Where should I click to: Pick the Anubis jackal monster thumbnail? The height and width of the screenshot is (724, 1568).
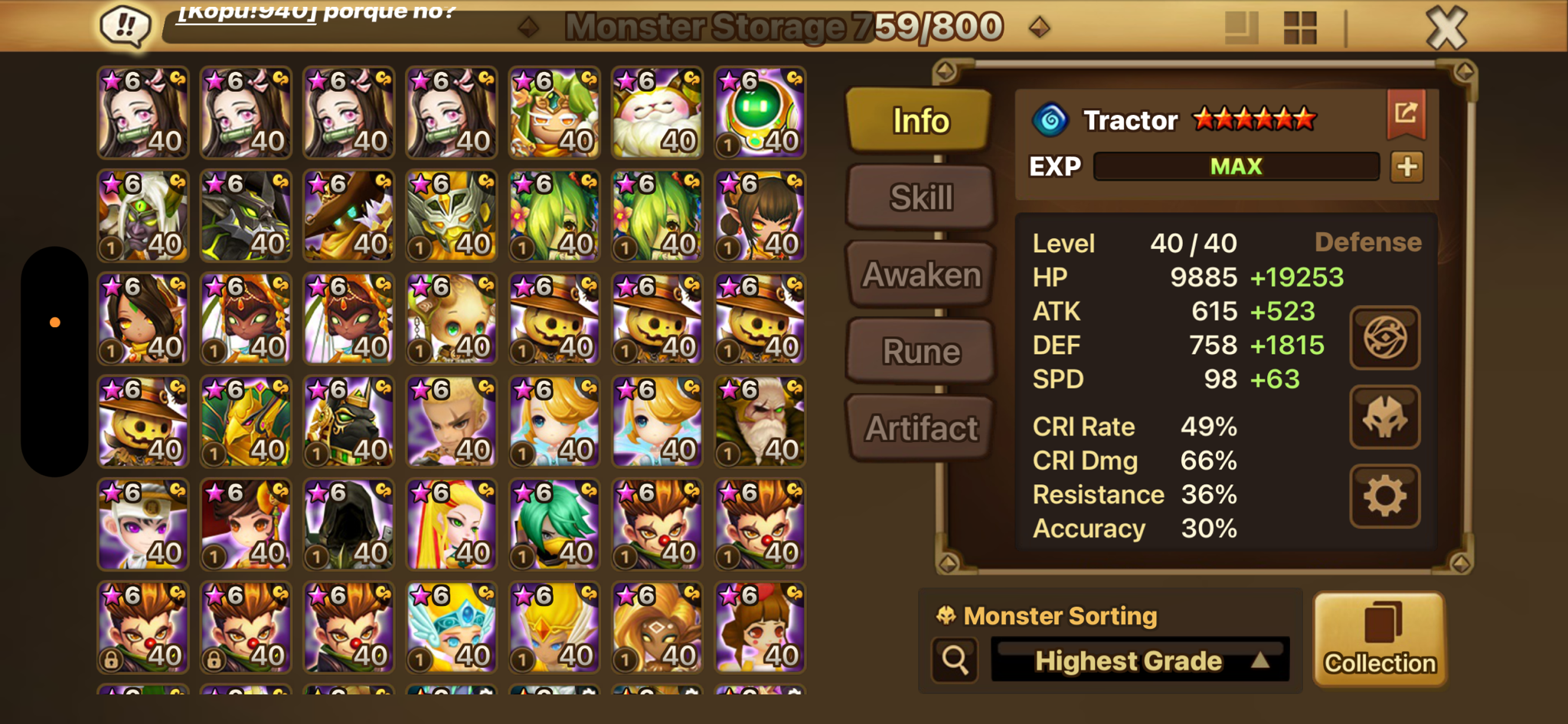pyautogui.click(x=348, y=422)
